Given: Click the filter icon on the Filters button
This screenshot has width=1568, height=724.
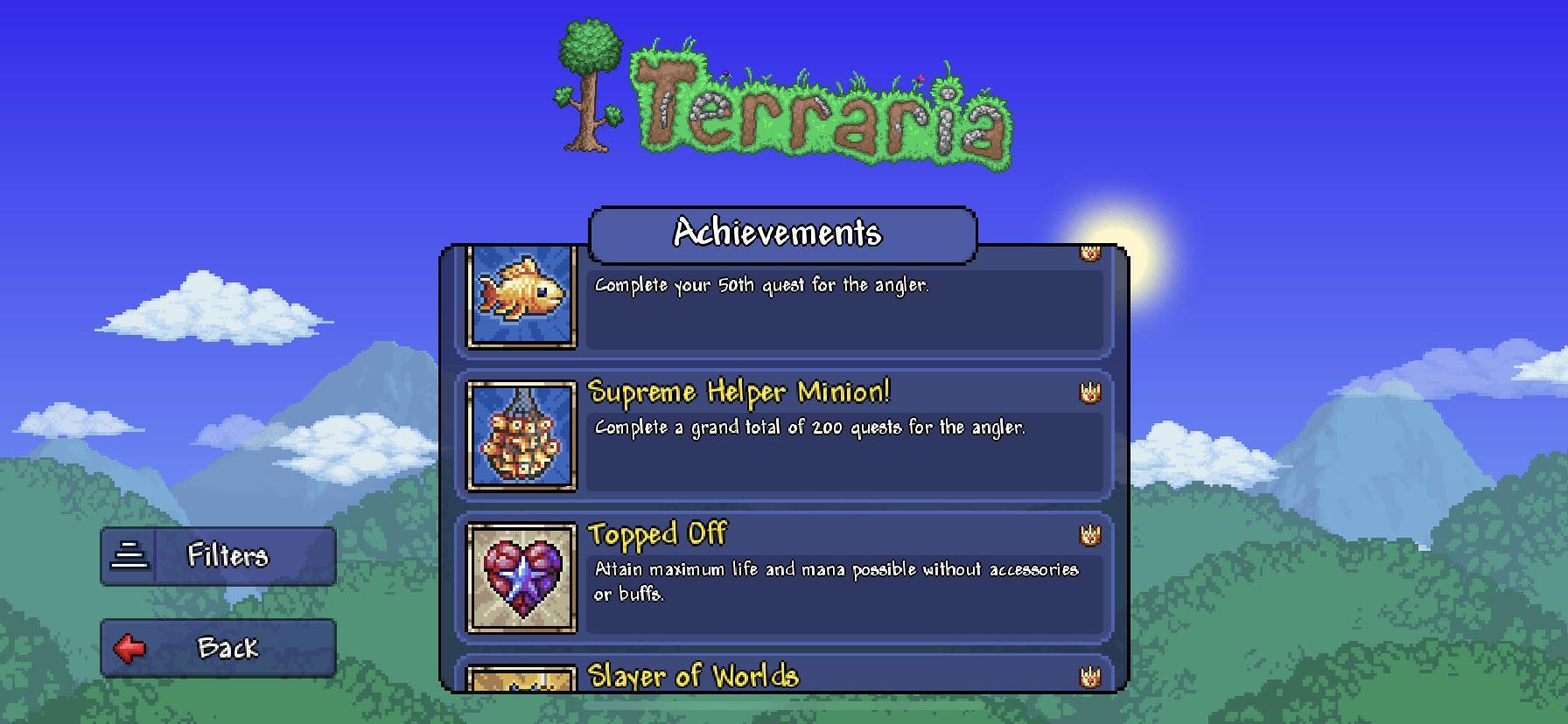Looking at the screenshot, I should (129, 556).
